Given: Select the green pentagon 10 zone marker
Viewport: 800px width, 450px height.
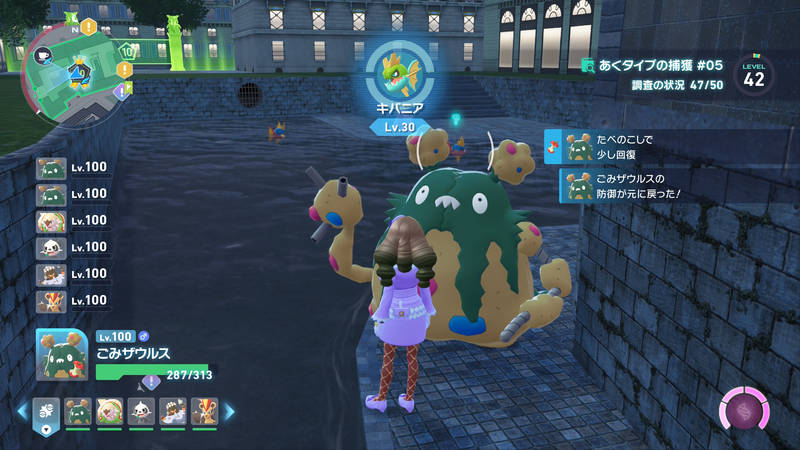Looking at the screenshot, I should coord(127,50).
